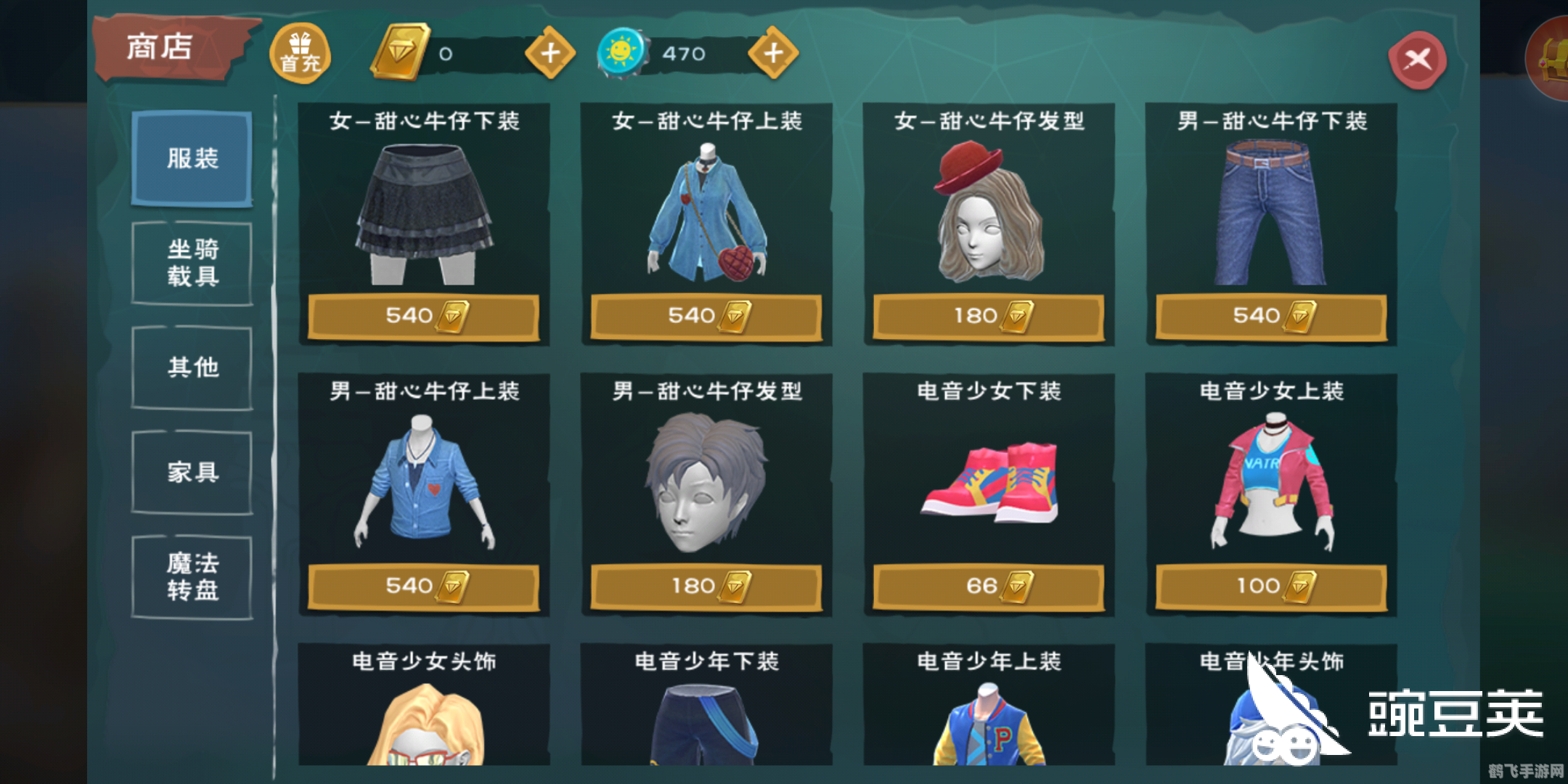Select the 服装 clothing category

191,159
